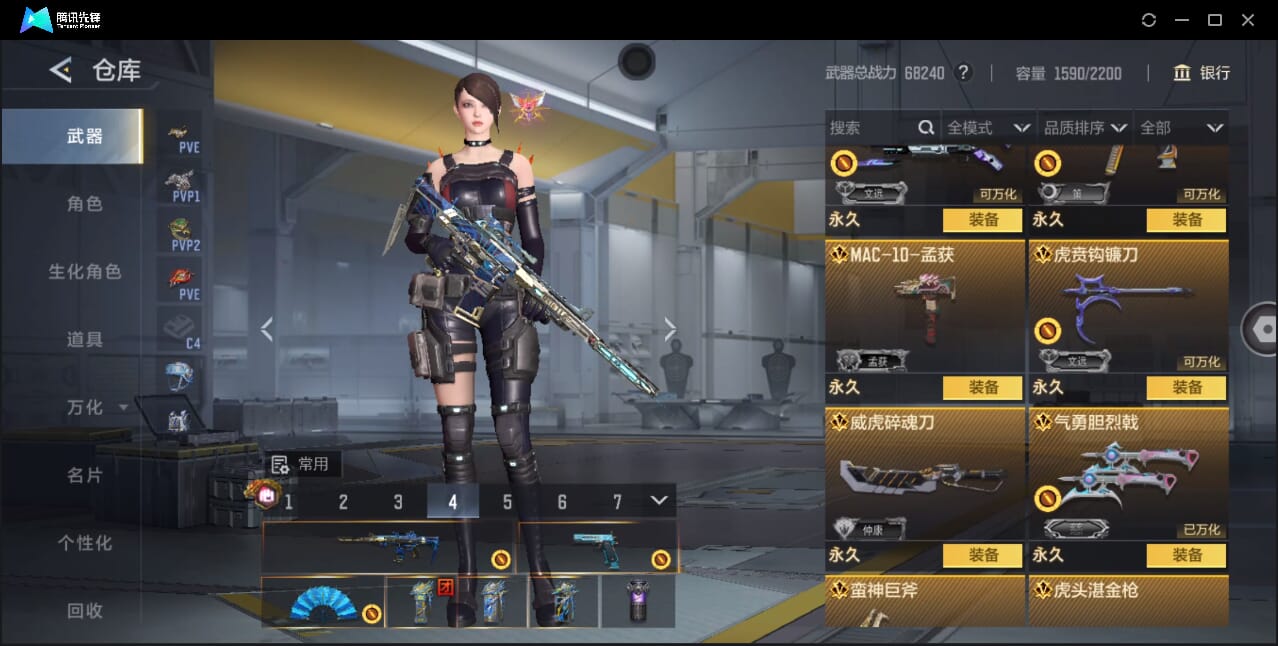Go back using the 仓库 arrow
Viewport: 1278px width, 646px height.
pyautogui.click(x=61, y=70)
